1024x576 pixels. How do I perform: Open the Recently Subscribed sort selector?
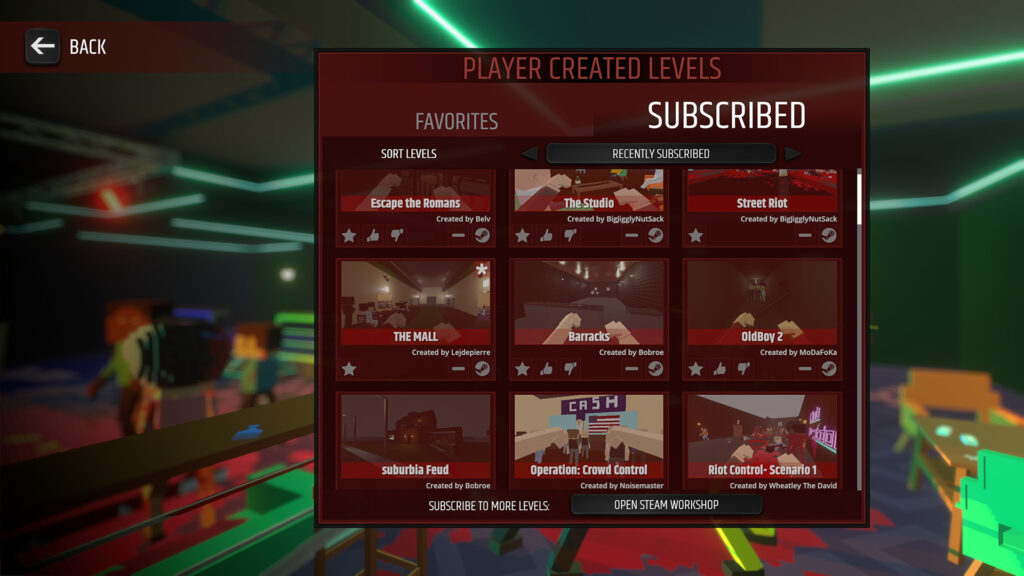point(660,154)
